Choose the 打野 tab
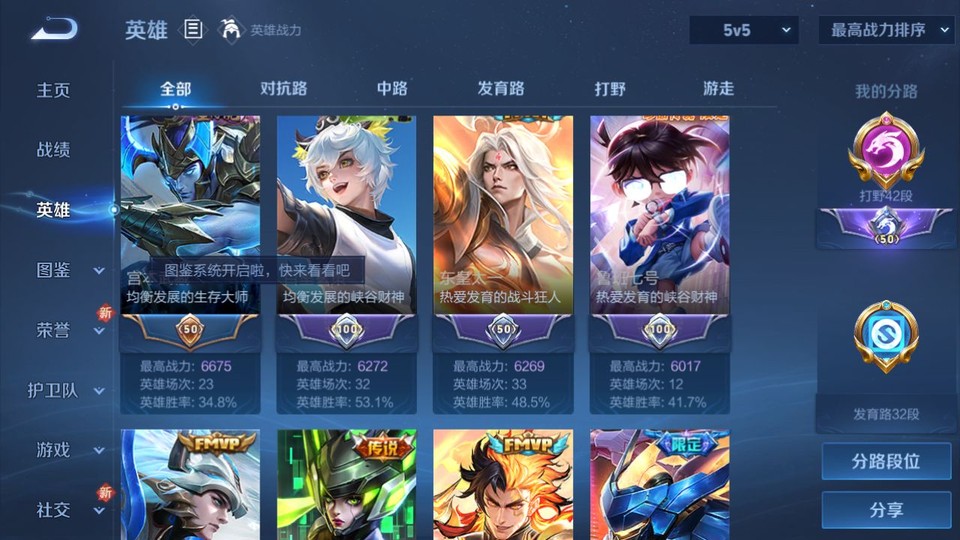The image size is (960, 540). [x=610, y=88]
